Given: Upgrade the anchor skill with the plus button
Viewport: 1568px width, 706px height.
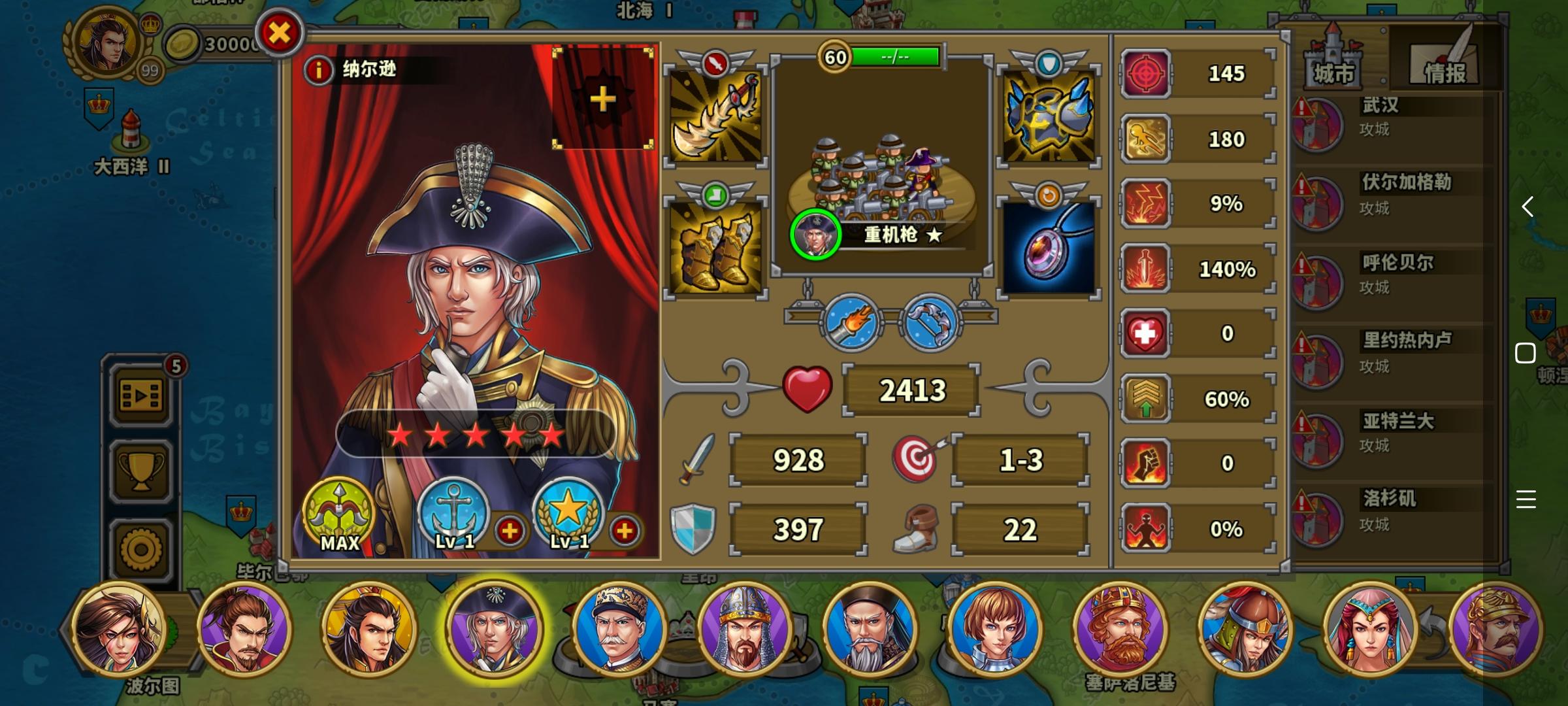Looking at the screenshot, I should [512, 531].
